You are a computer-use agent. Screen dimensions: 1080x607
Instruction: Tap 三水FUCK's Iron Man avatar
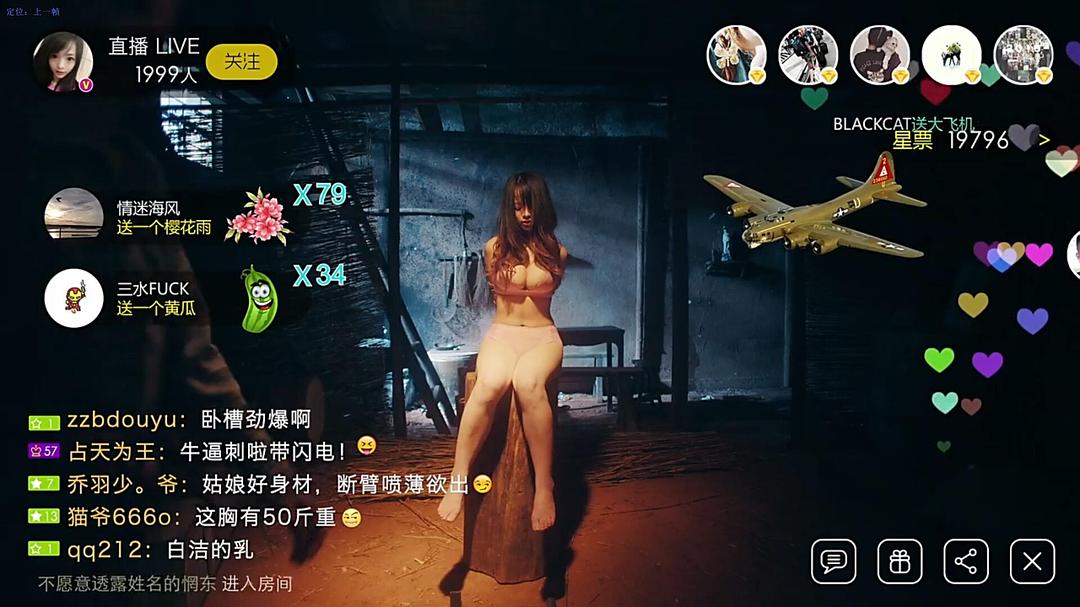tap(74, 298)
